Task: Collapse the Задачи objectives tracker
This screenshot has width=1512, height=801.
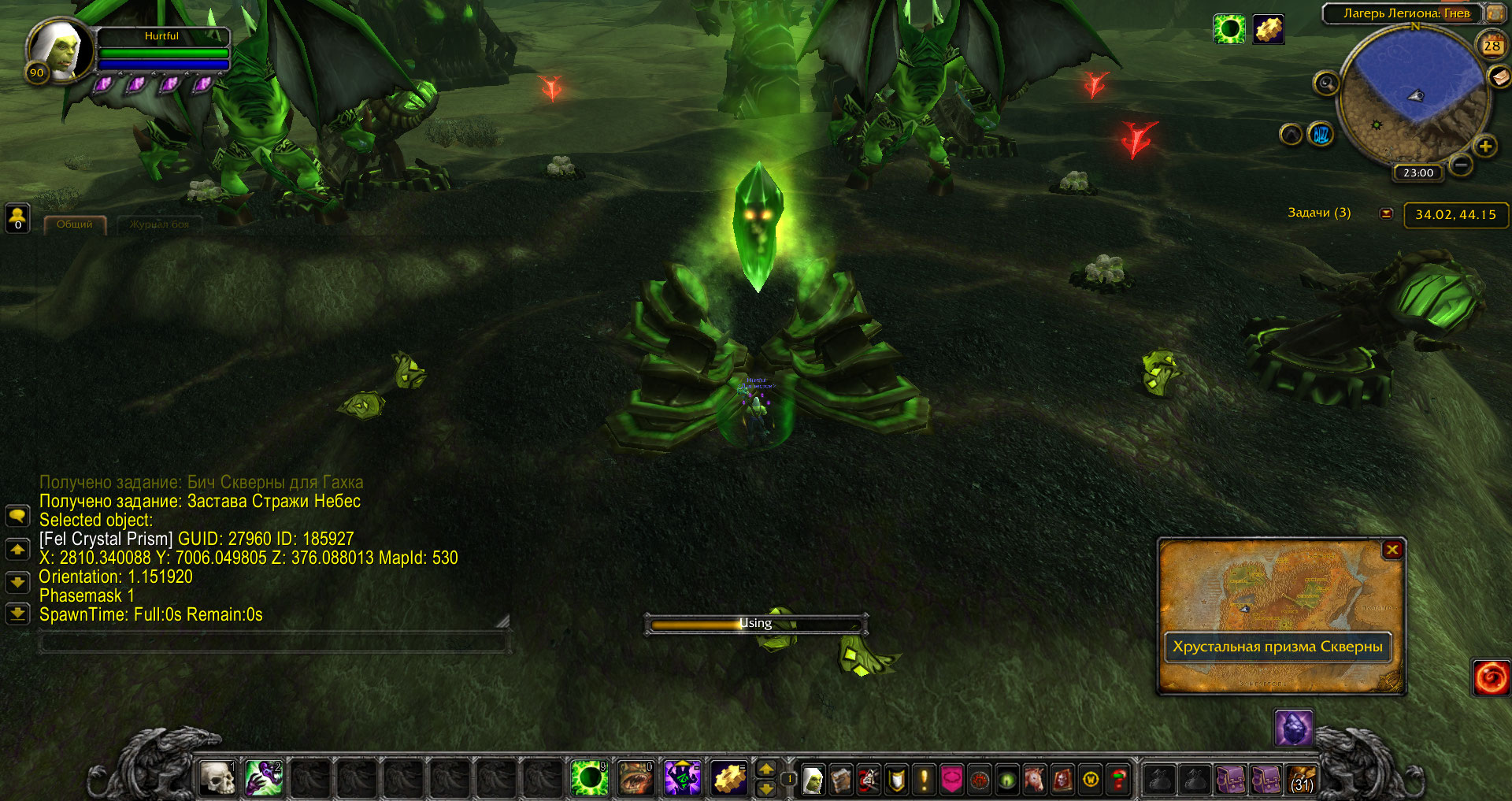Action: coord(1386,213)
